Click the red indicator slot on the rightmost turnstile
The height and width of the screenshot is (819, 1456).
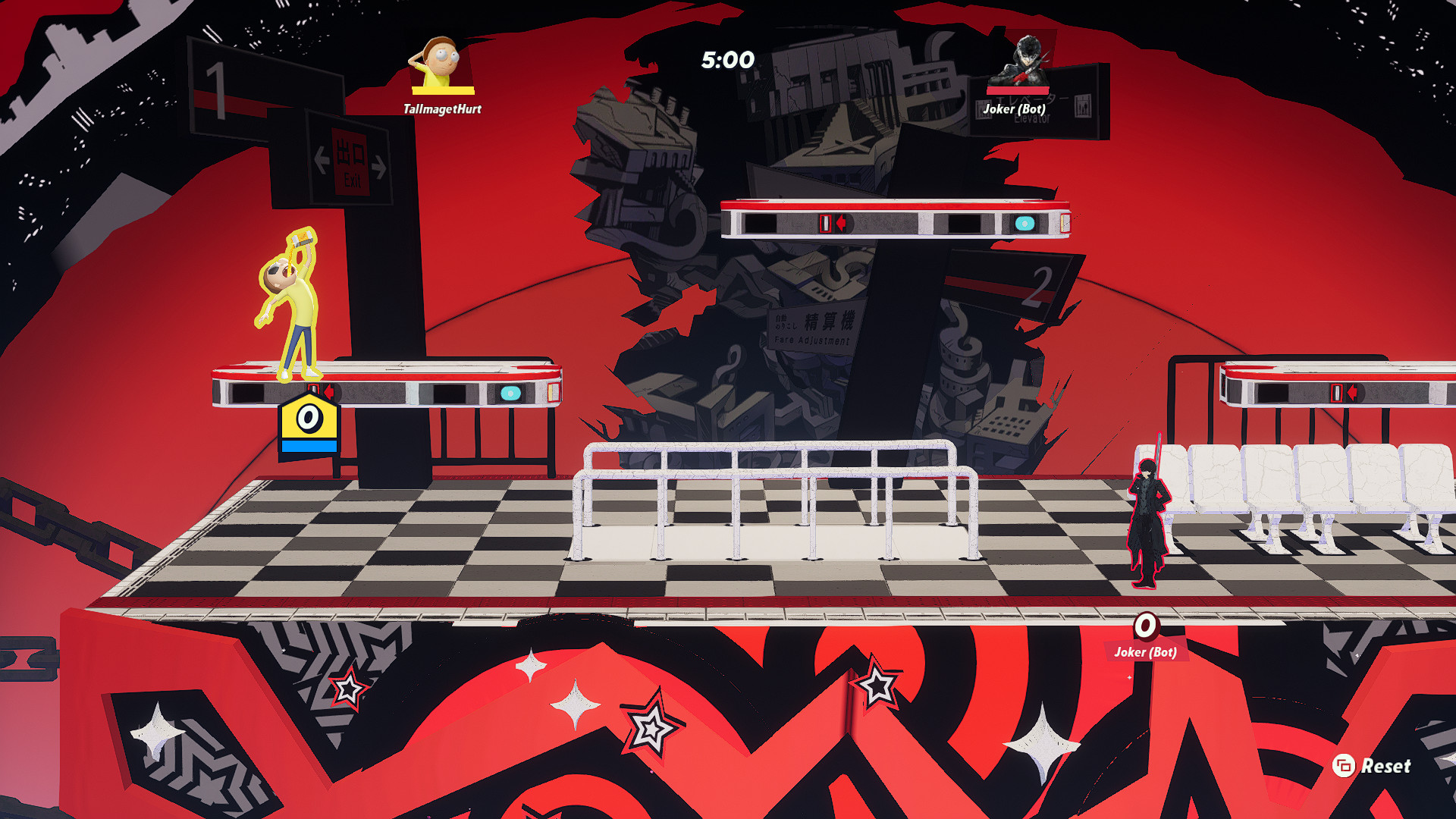pyautogui.click(x=1335, y=394)
